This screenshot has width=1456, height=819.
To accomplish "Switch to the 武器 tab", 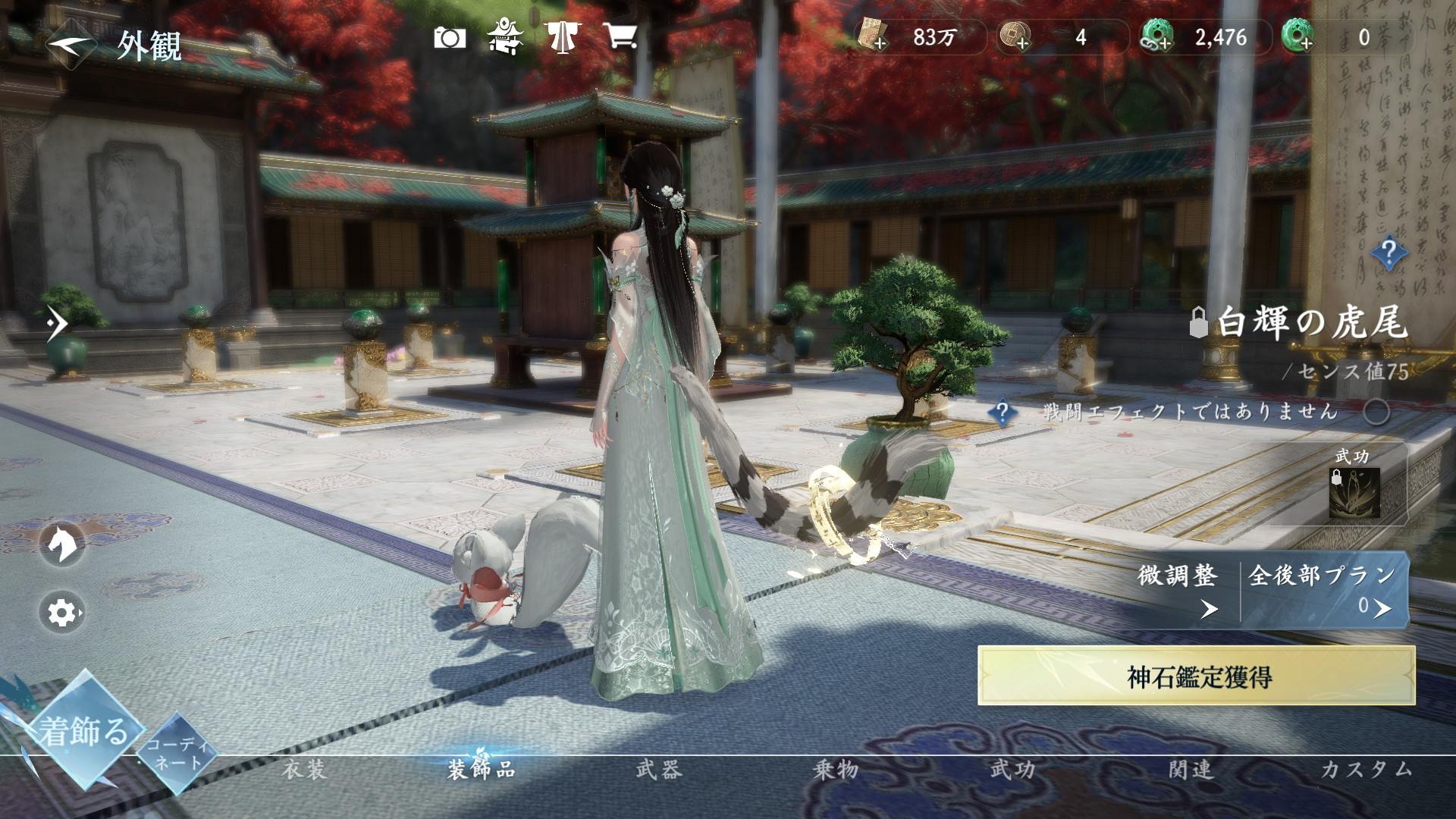I will tap(659, 770).
